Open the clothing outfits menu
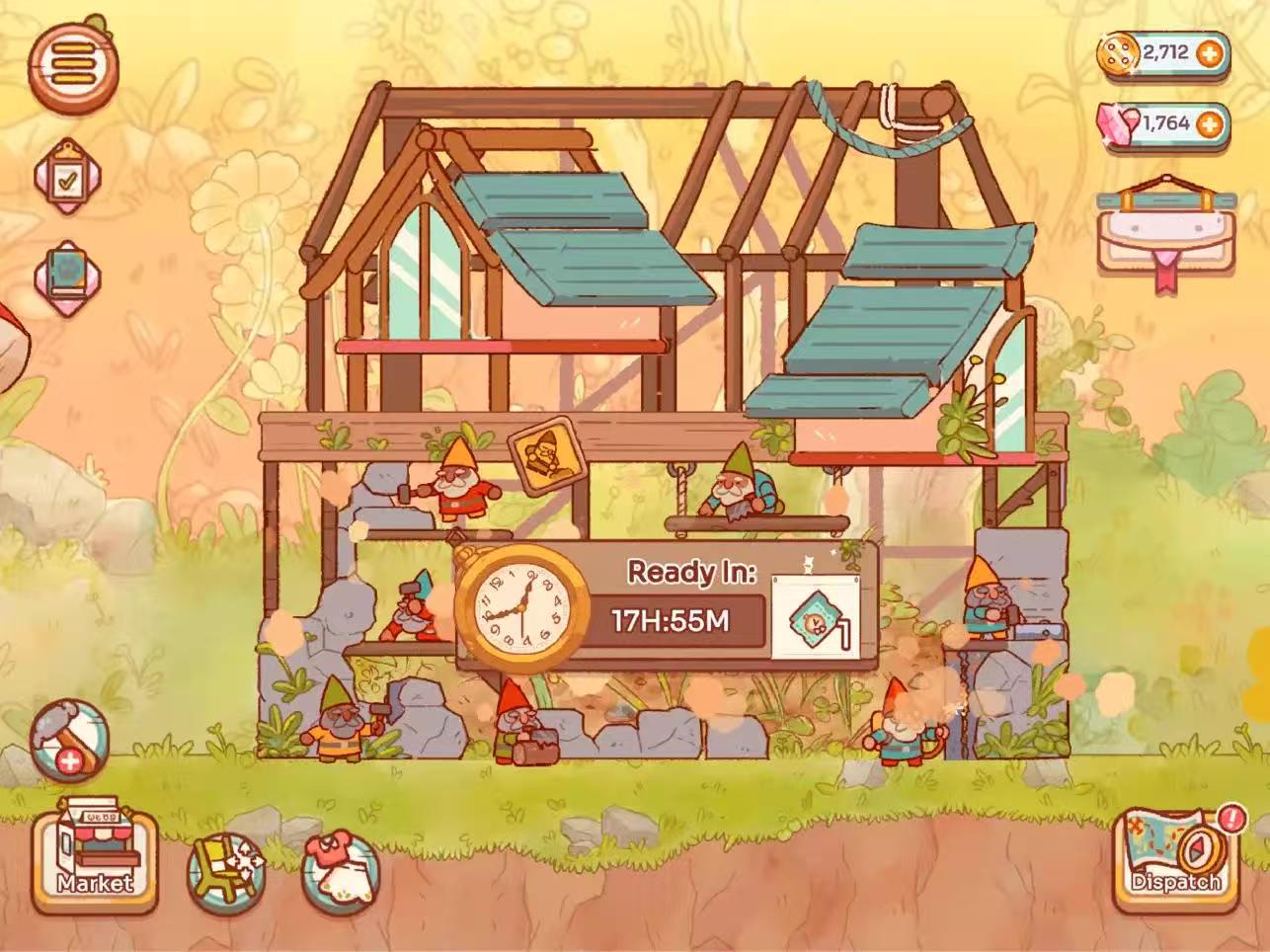Viewport: 1270px width, 952px height. tap(337, 869)
